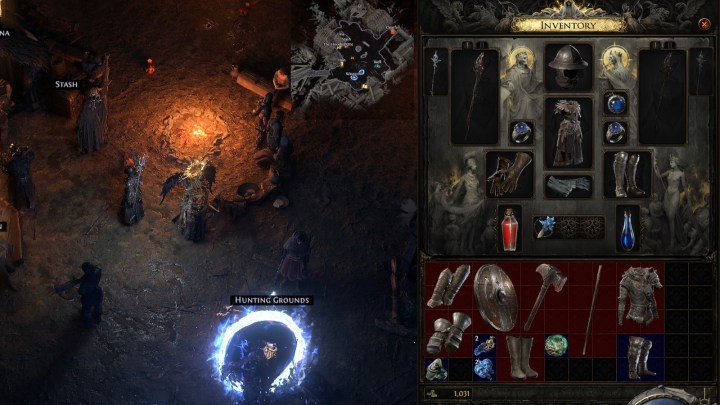Viewport: 720px width, 405px height.
Task: Click the blue mana flask slot
Action: [627, 227]
